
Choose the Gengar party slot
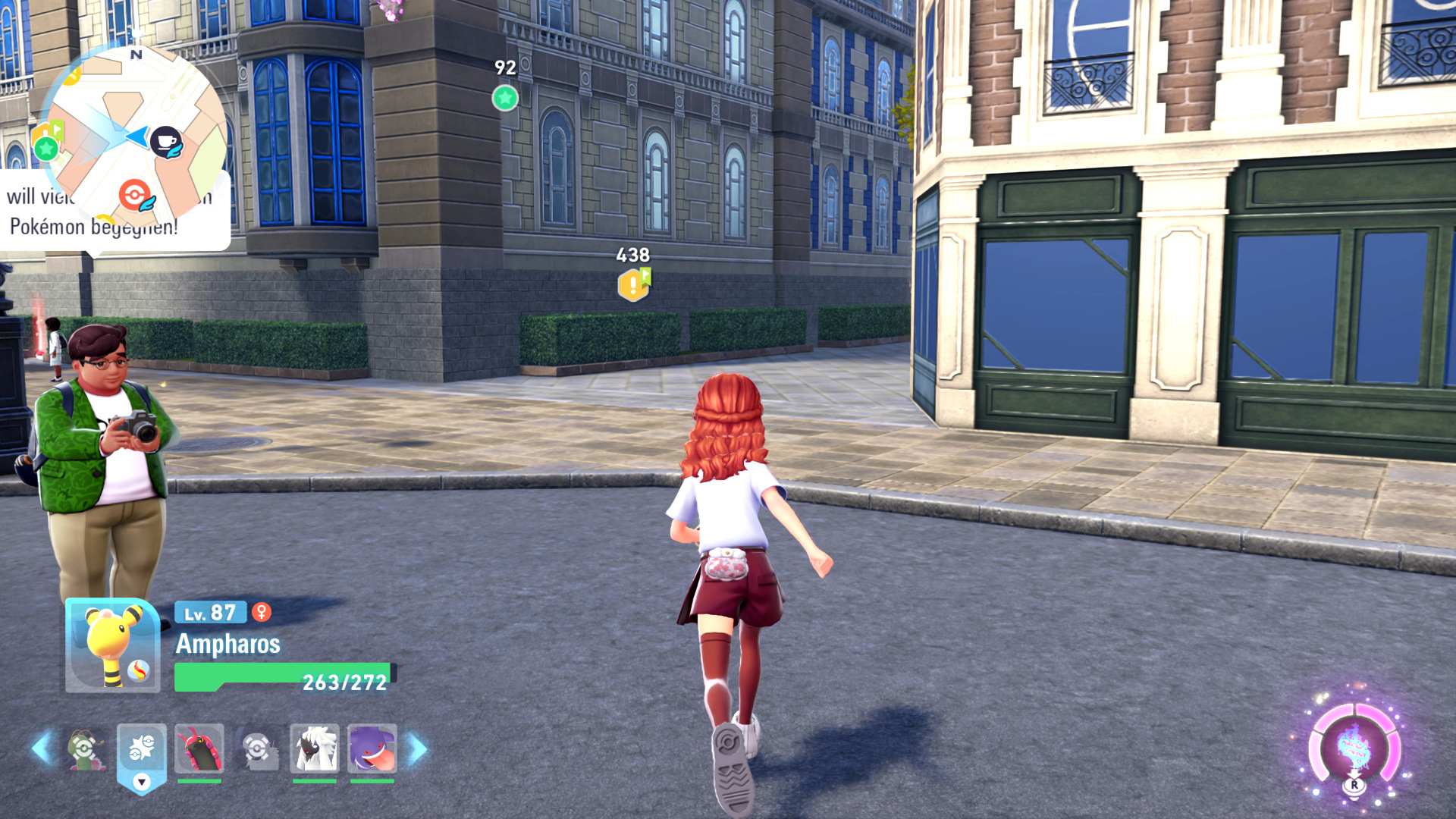(372, 748)
